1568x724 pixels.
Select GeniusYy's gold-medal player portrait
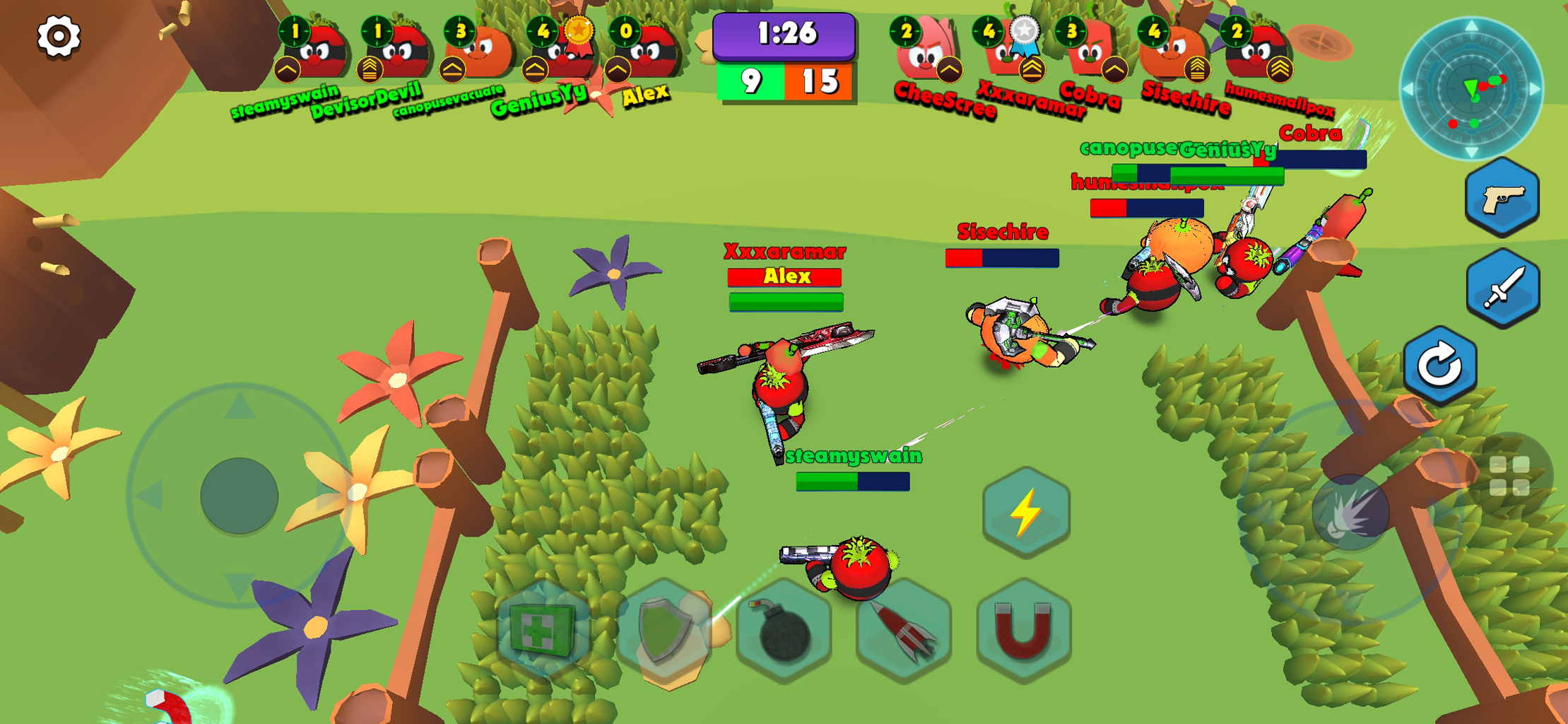[564, 52]
